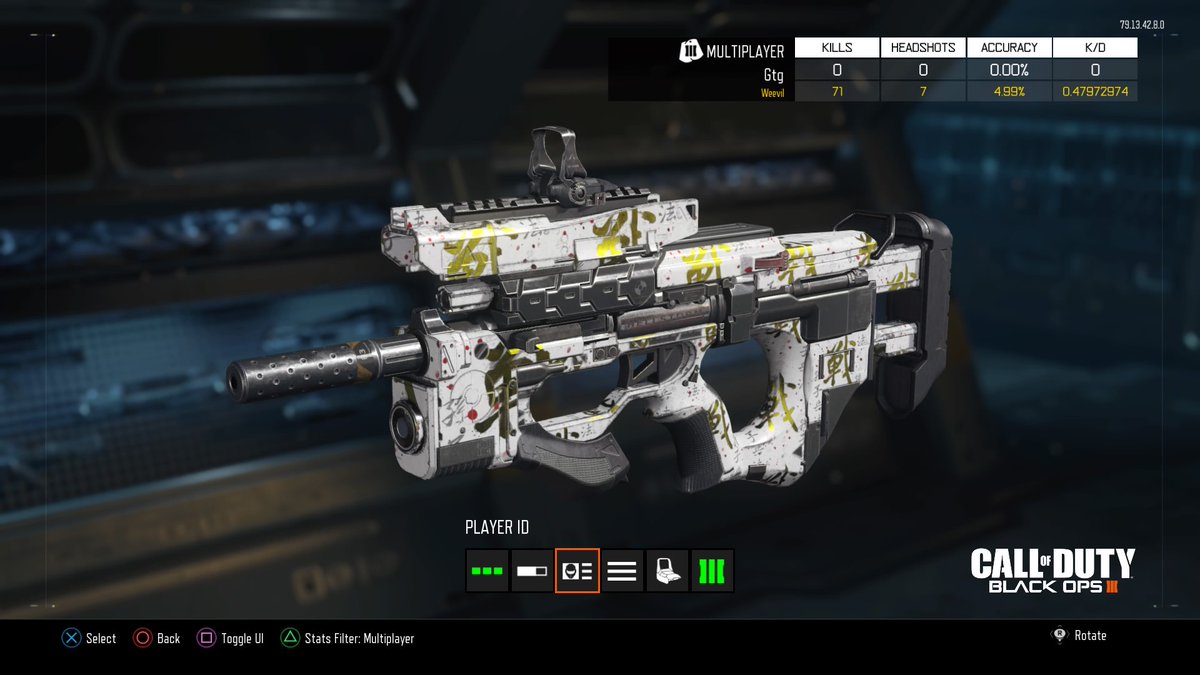
Task: Open the Player ID card icon
Action: tap(577, 571)
